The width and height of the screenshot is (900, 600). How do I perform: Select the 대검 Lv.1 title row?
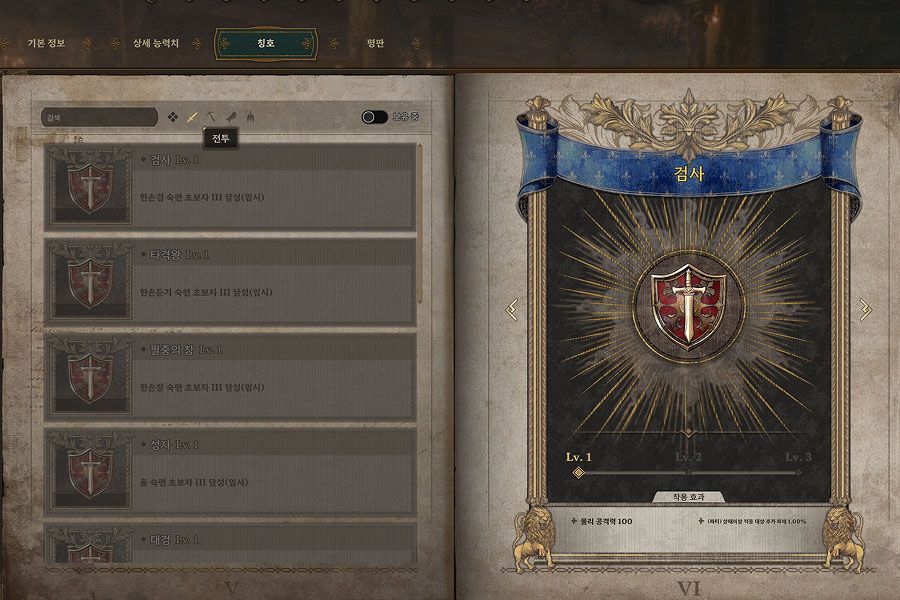coord(230,544)
